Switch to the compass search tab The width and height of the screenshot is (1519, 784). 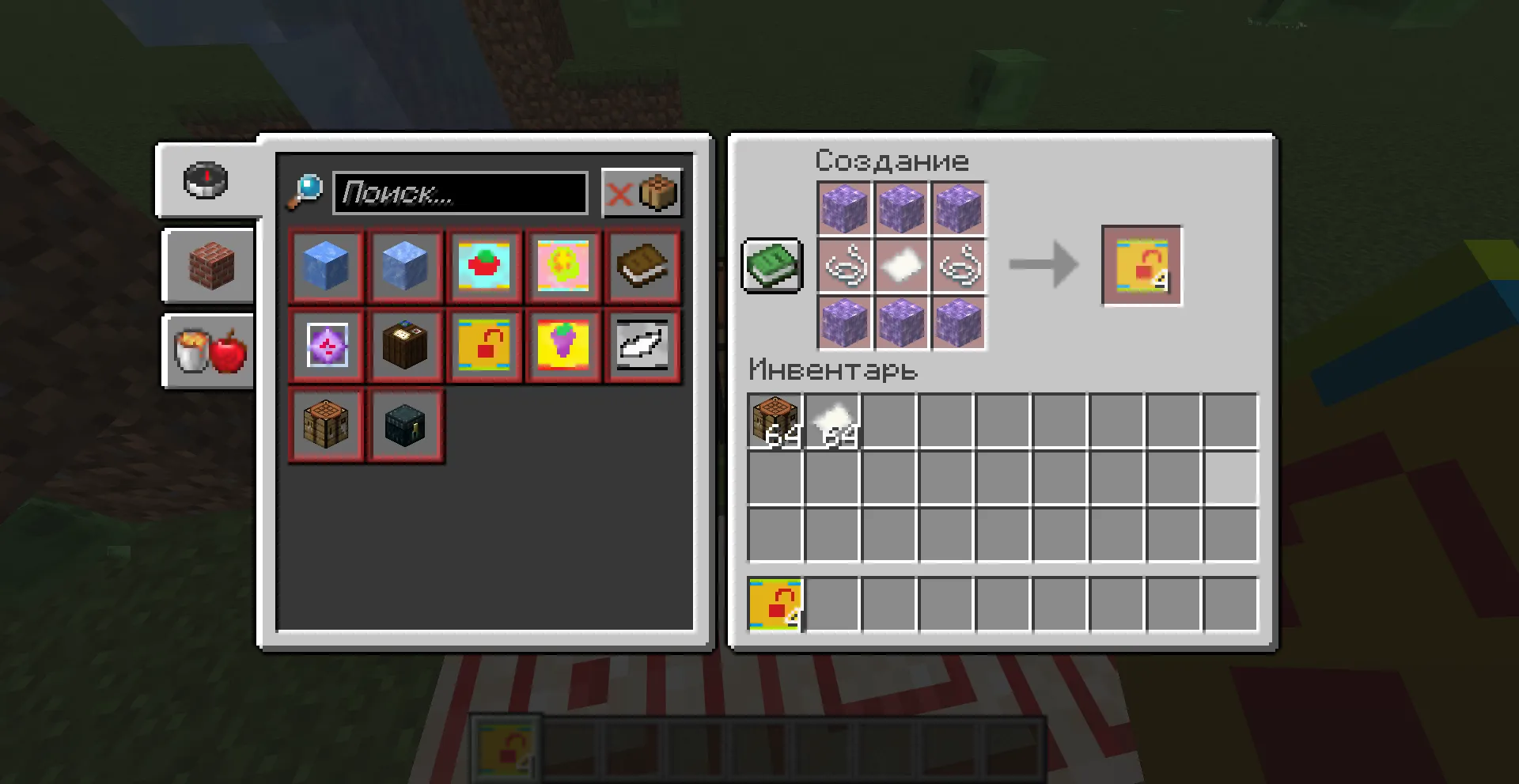[207, 180]
